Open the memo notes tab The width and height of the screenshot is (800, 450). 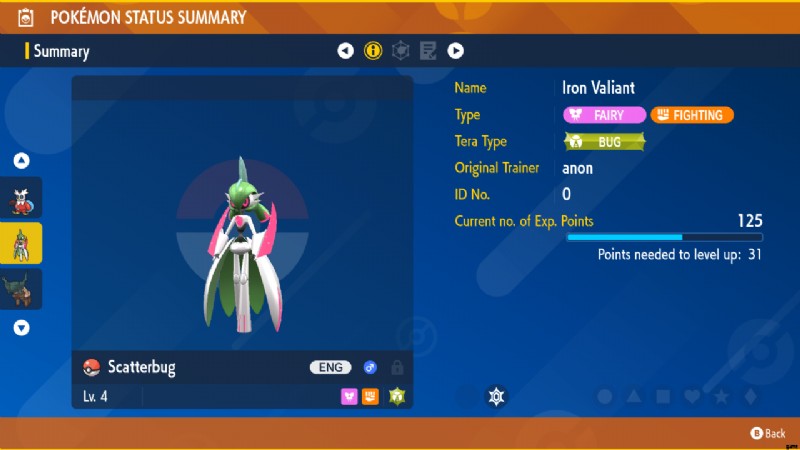(x=428, y=50)
